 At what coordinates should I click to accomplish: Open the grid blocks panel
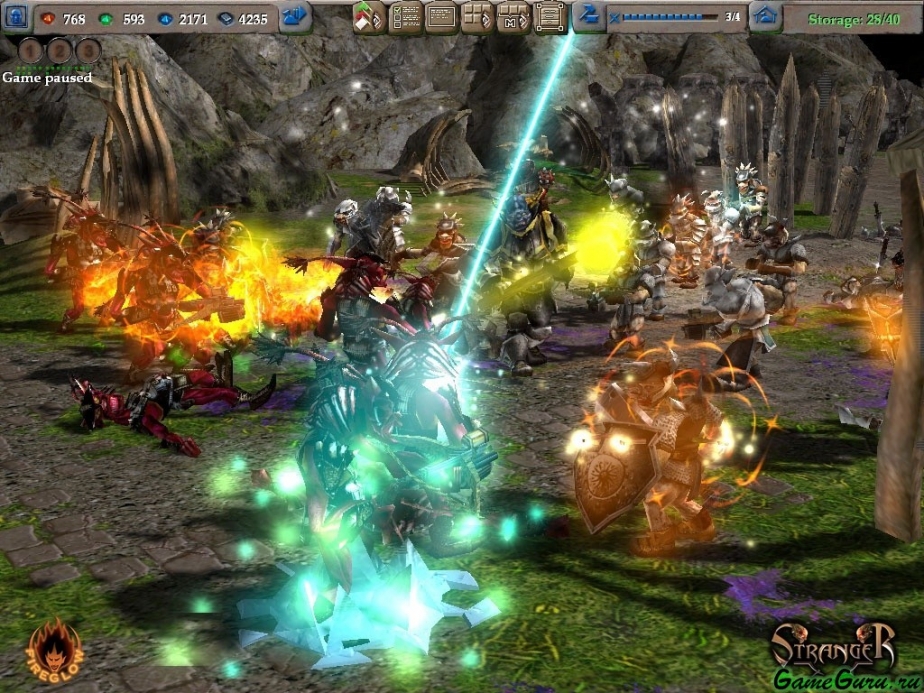tap(476, 17)
